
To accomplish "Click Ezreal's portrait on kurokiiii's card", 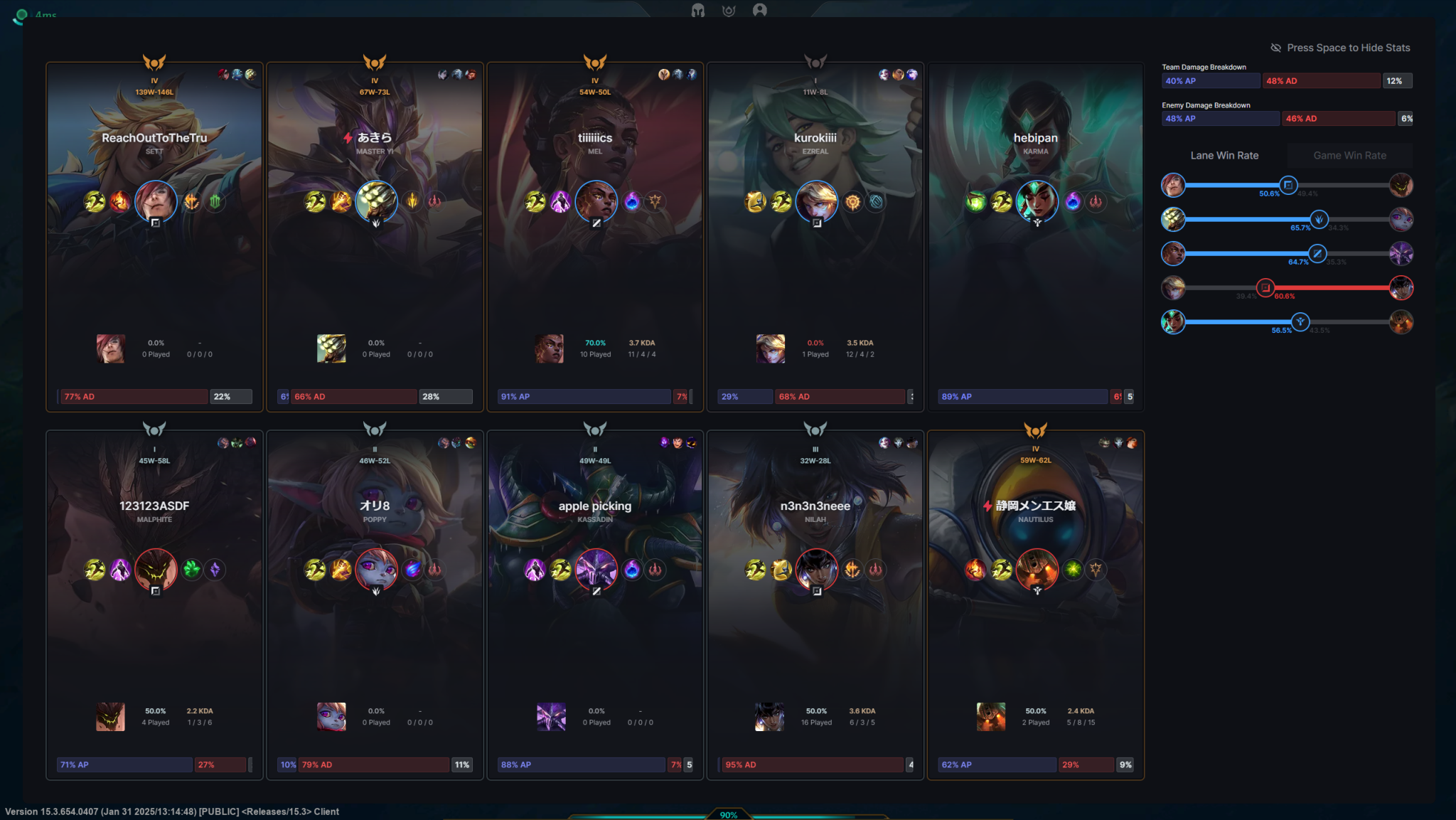I will 816,201.
